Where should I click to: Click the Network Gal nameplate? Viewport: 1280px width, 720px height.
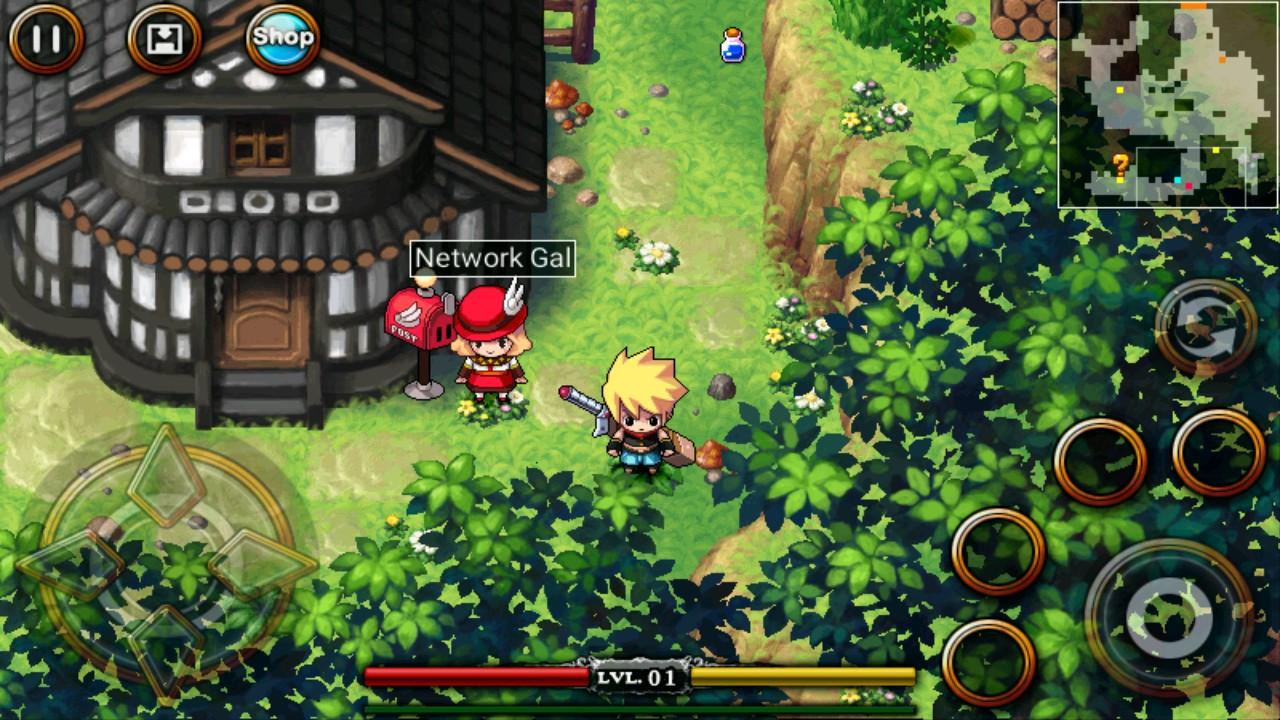pos(494,258)
